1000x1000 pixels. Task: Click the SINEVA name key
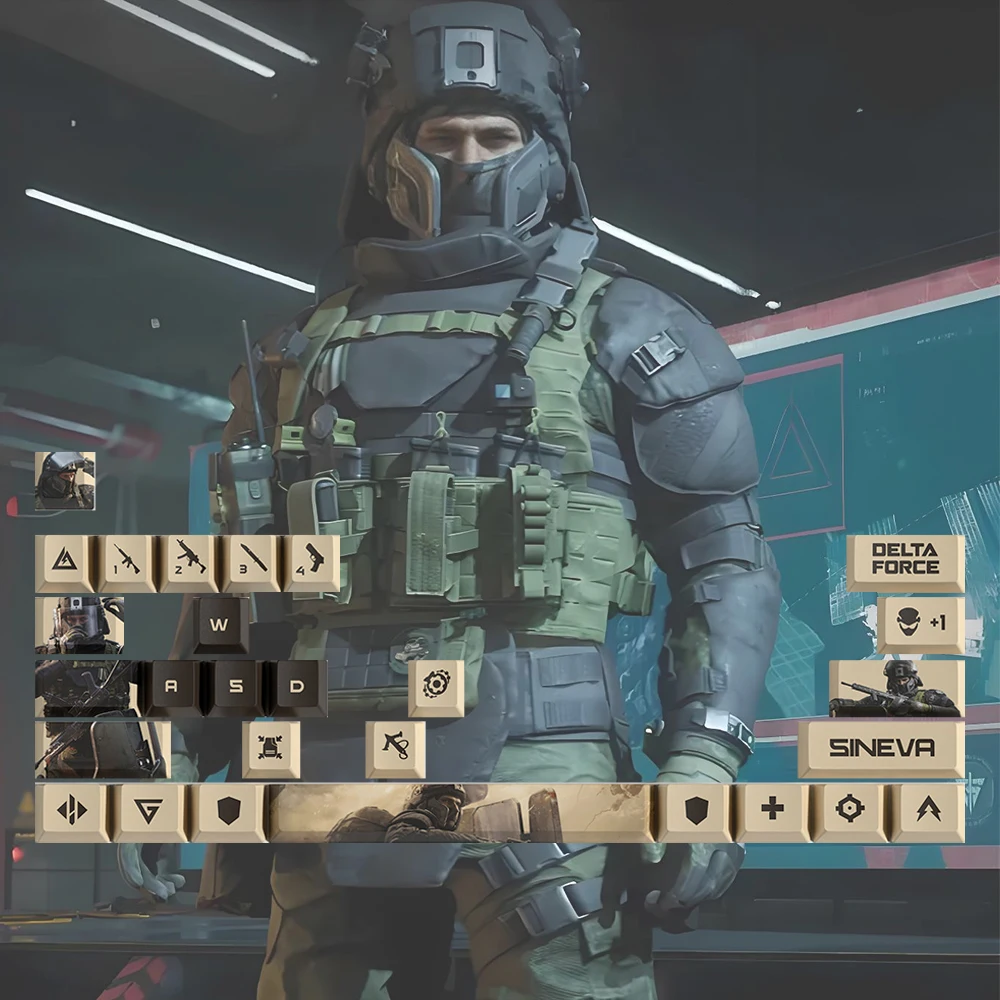pyautogui.click(x=881, y=748)
